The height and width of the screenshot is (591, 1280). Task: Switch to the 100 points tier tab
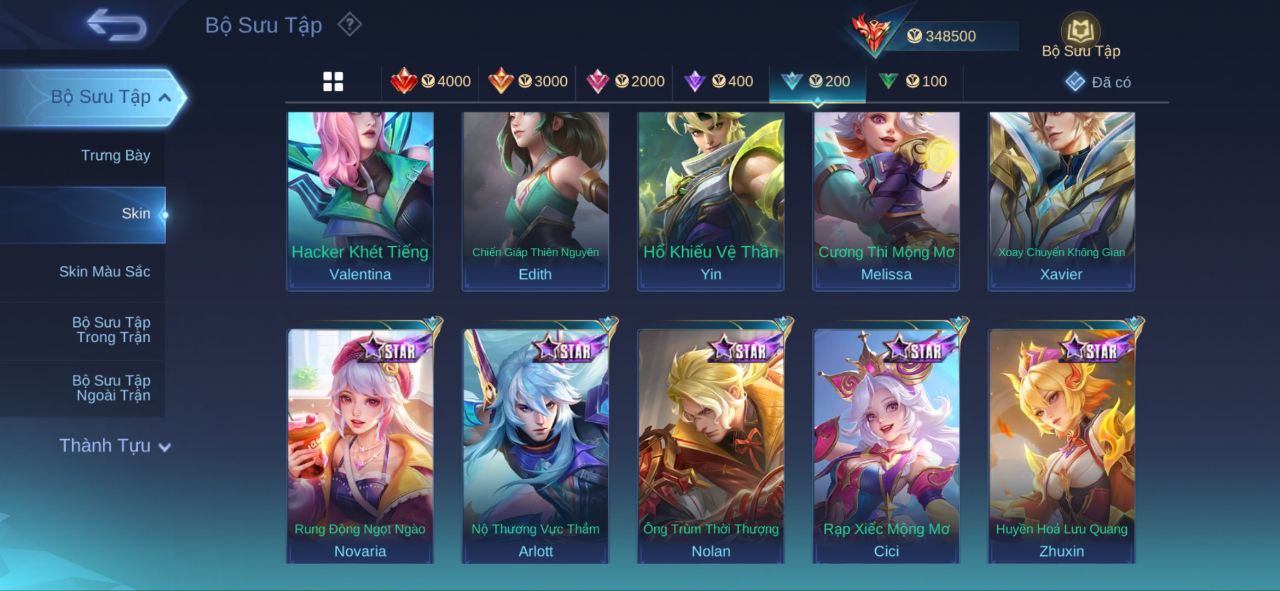[x=913, y=82]
